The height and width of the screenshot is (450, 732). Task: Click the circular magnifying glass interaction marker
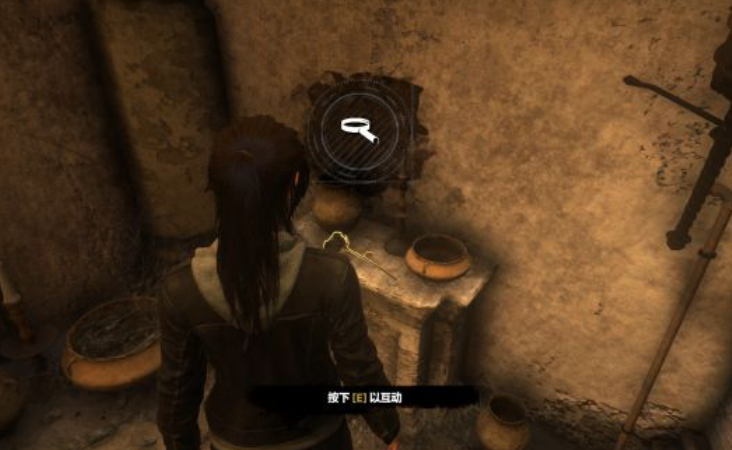tap(358, 128)
